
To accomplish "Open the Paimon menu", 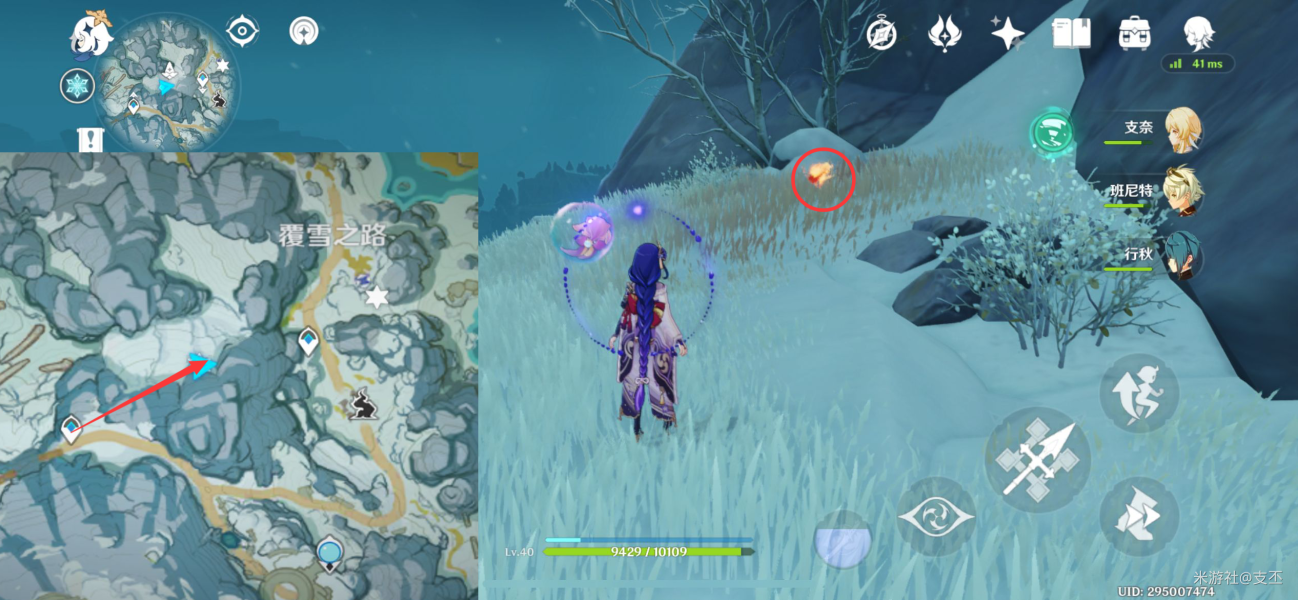I will coord(89,33).
